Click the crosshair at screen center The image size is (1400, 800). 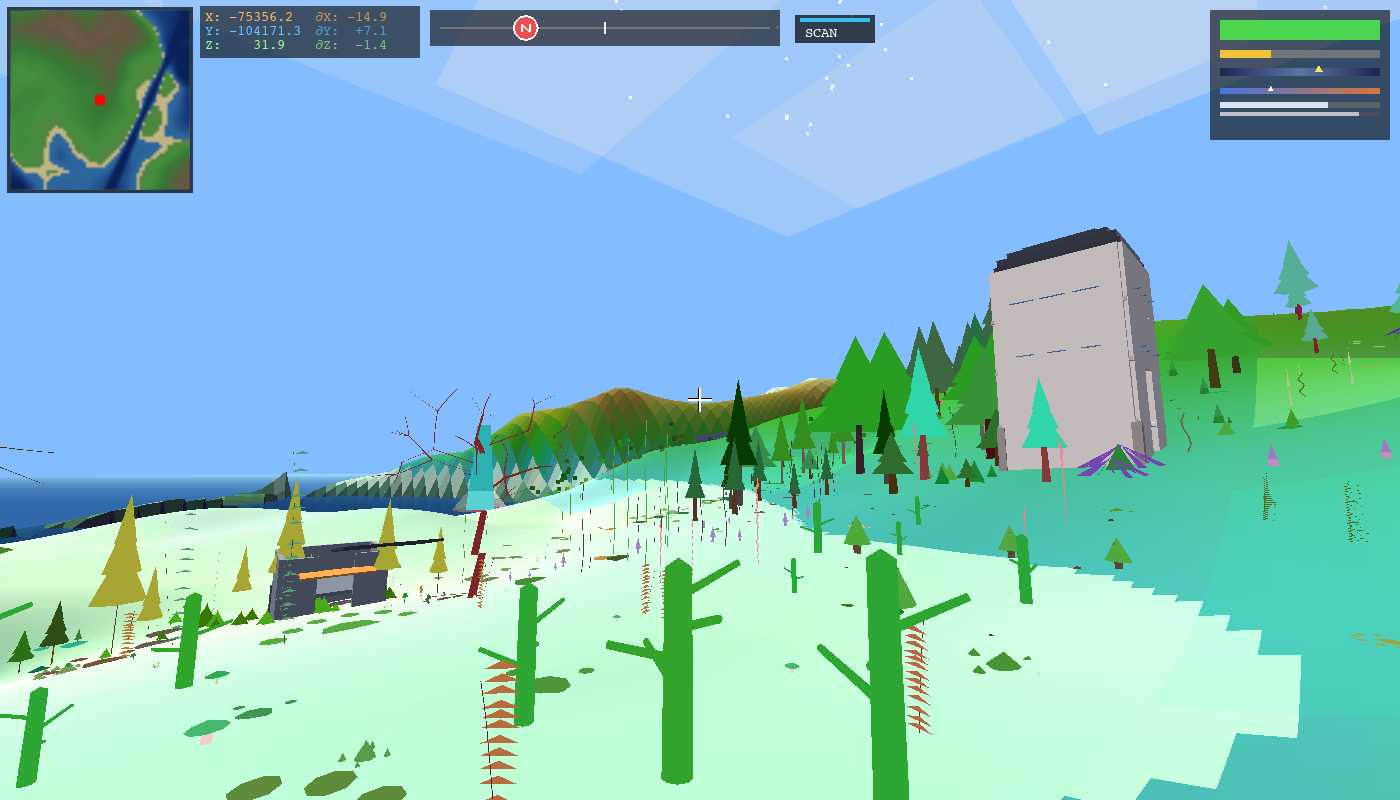(700, 400)
